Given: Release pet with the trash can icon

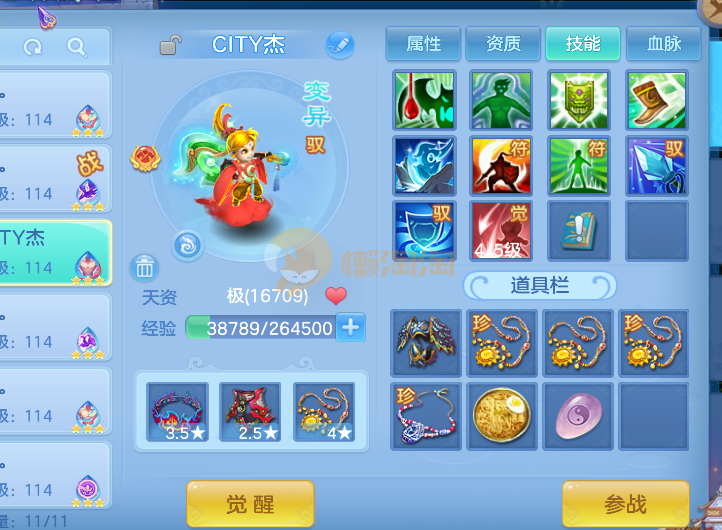Looking at the screenshot, I should (x=145, y=267).
